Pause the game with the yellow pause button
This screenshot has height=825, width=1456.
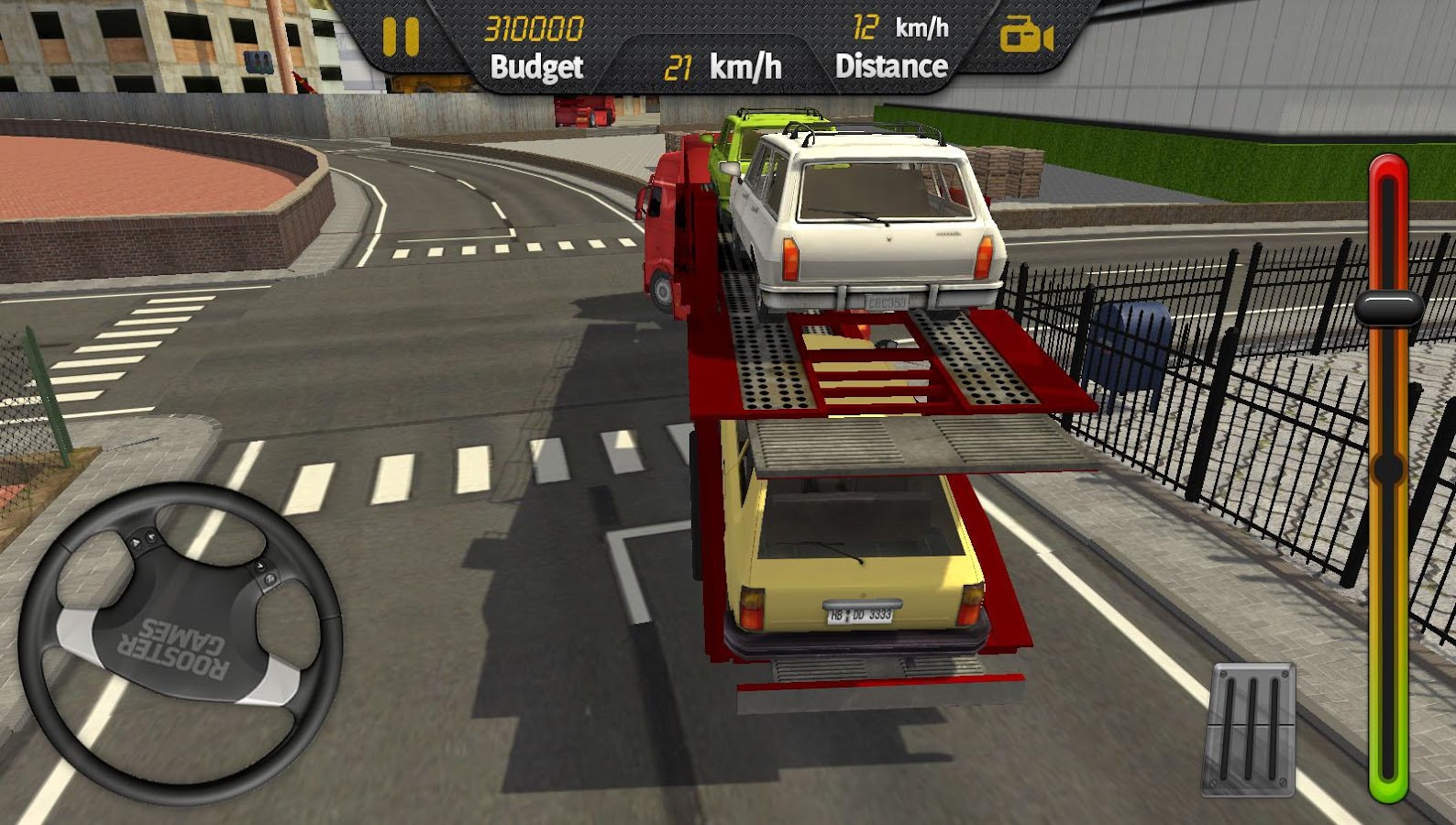pyautogui.click(x=401, y=38)
